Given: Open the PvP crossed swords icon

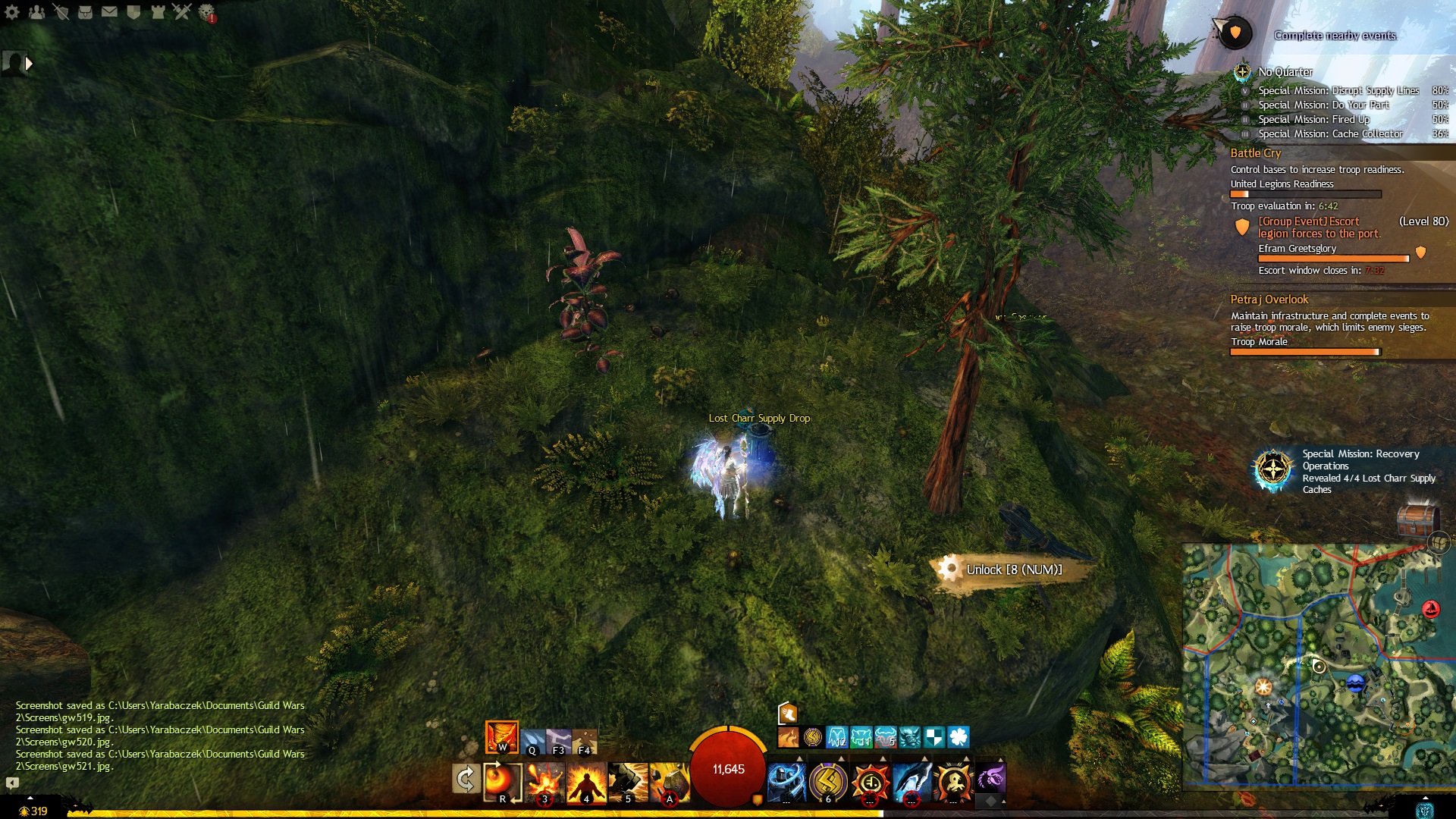Looking at the screenshot, I should point(182,12).
